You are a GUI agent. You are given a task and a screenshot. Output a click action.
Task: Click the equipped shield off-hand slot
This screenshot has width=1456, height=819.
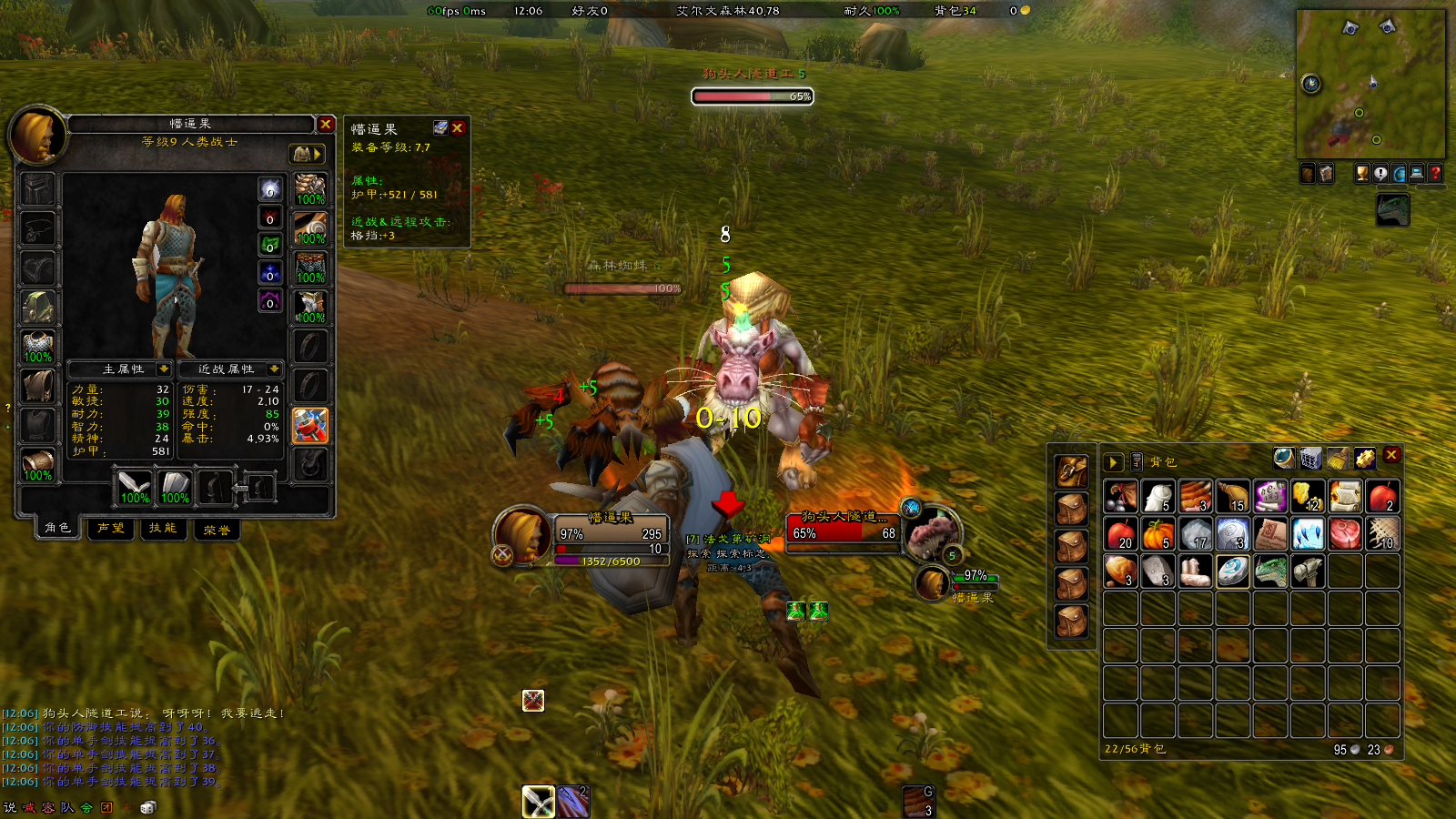(175, 487)
